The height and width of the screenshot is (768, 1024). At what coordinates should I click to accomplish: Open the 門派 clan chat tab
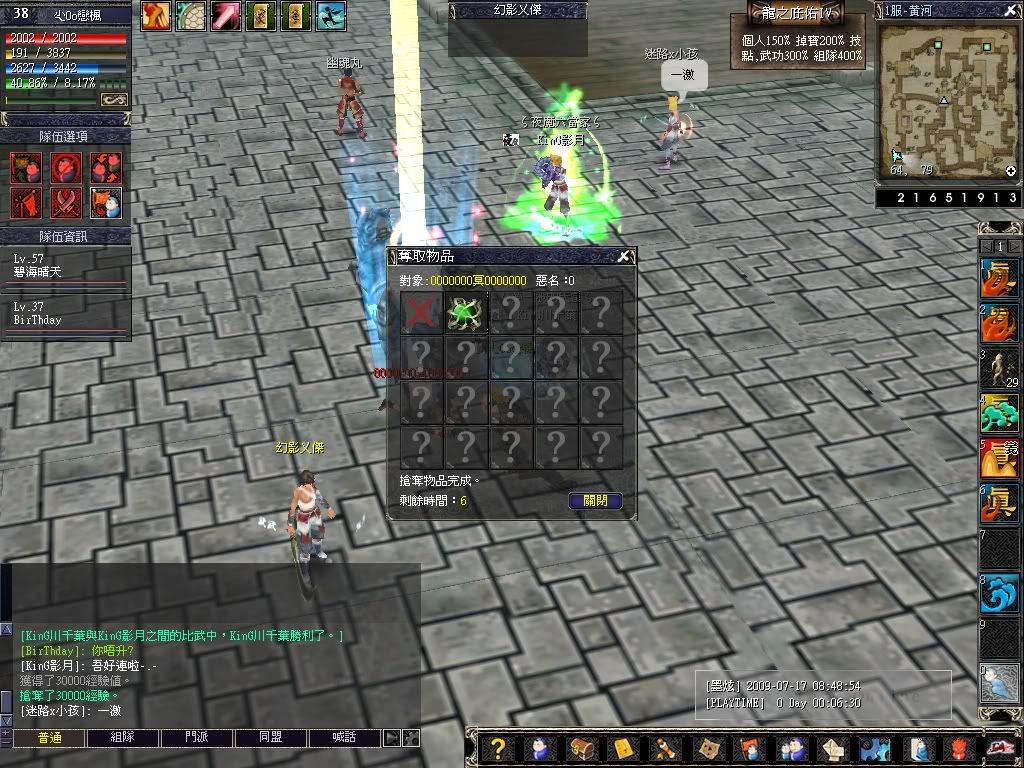coord(197,738)
